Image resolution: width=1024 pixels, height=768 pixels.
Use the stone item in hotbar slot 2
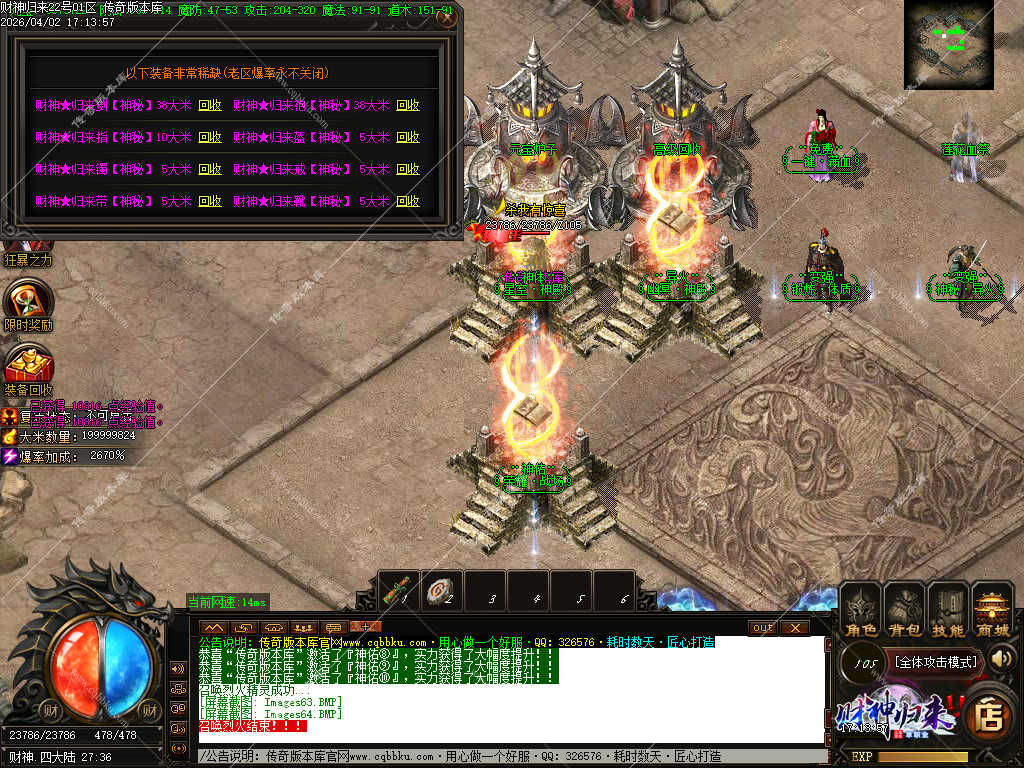point(442,590)
